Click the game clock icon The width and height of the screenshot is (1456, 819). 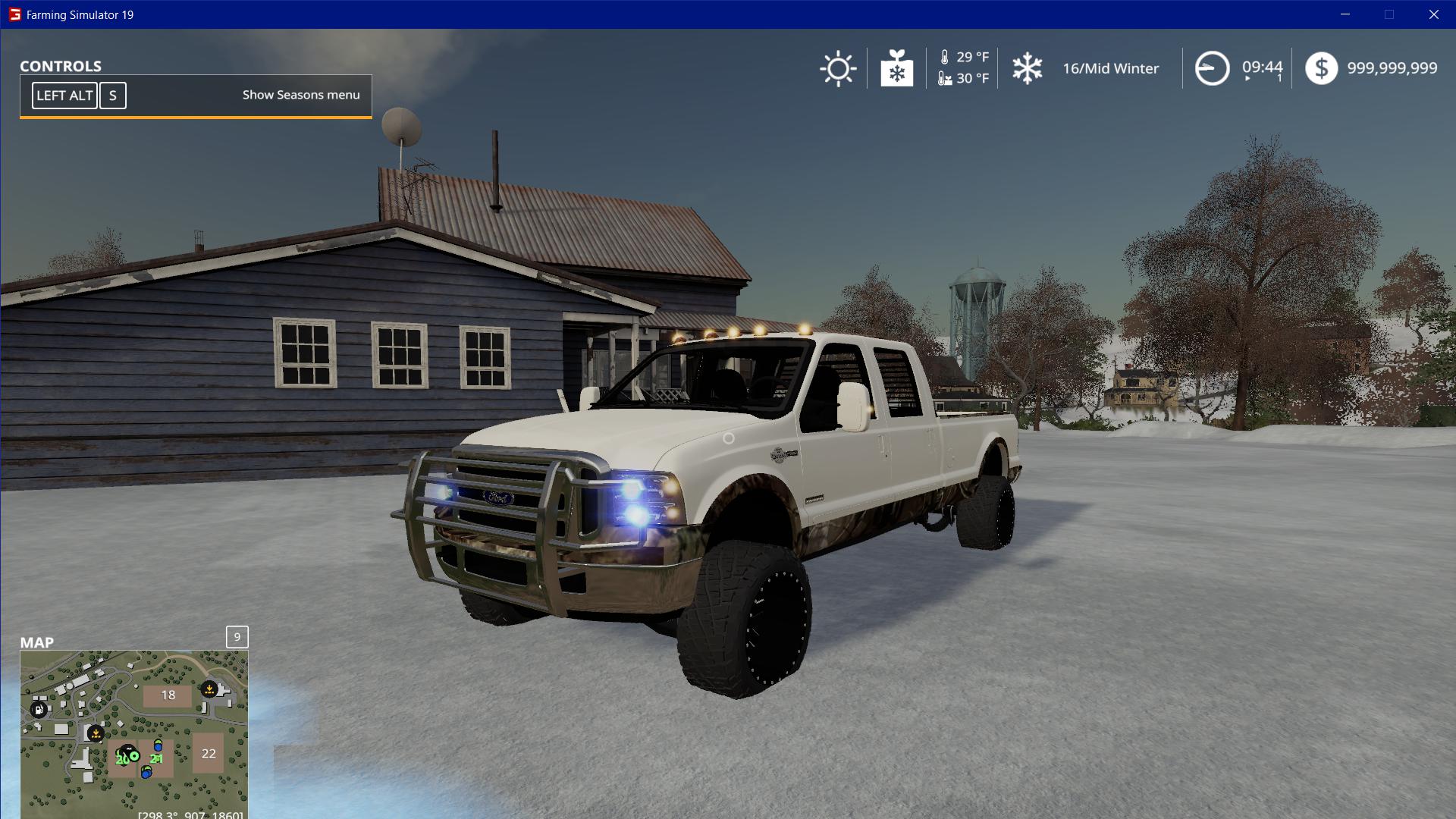(1212, 69)
